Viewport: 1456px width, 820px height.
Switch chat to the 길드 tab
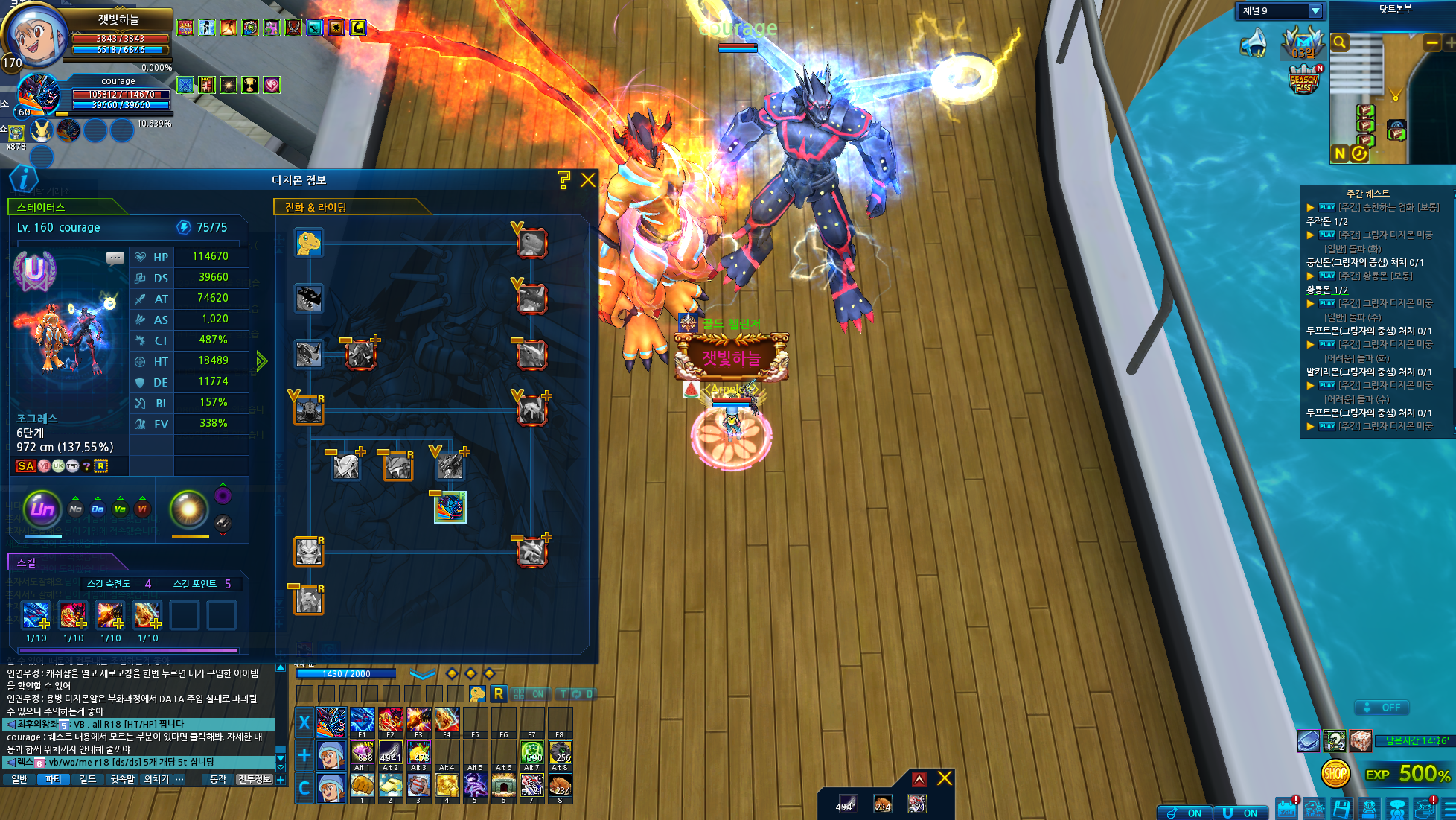click(x=88, y=779)
